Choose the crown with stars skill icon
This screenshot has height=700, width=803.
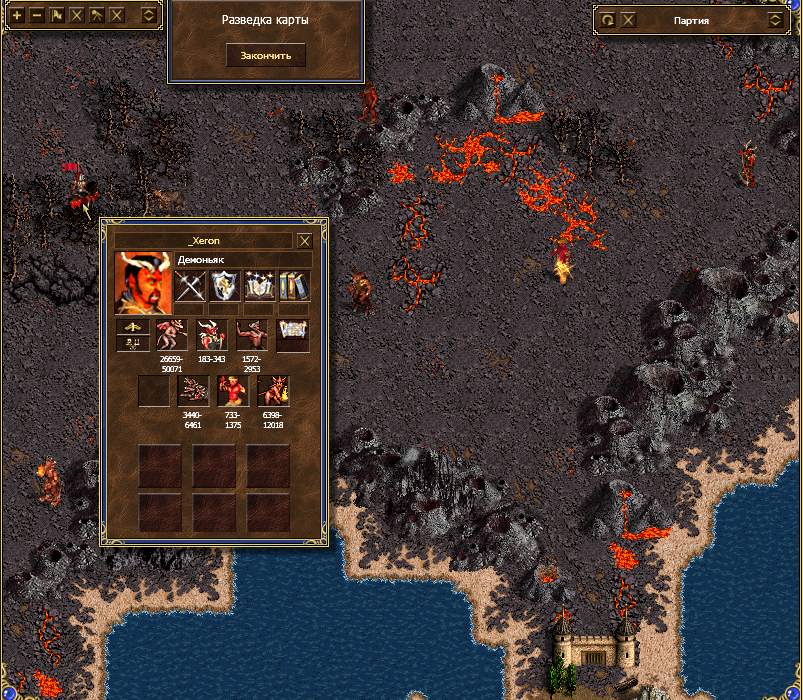(260, 286)
